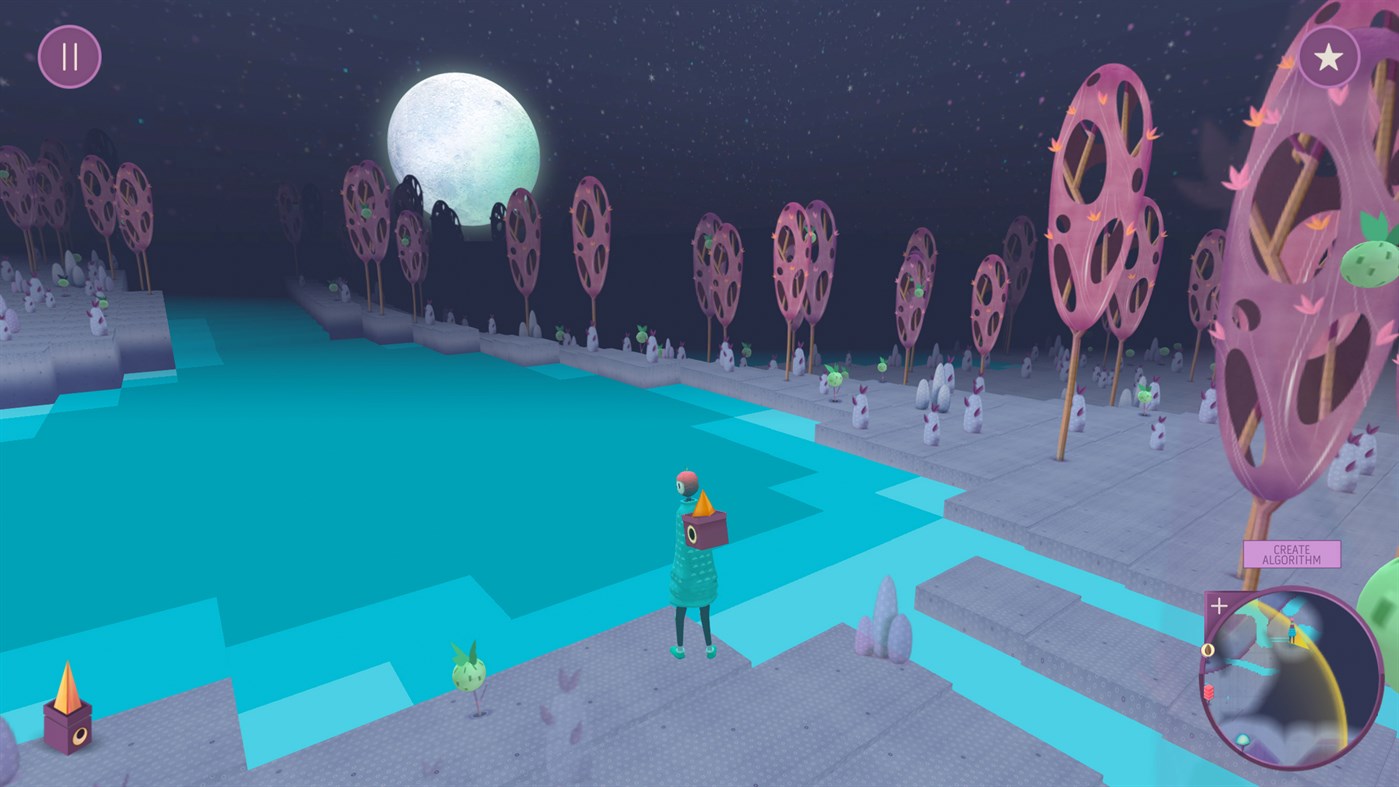The image size is (1399, 787).
Task: Select the egg marker on the minimap edge
Action: pyautogui.click(x=1209, y=650)
